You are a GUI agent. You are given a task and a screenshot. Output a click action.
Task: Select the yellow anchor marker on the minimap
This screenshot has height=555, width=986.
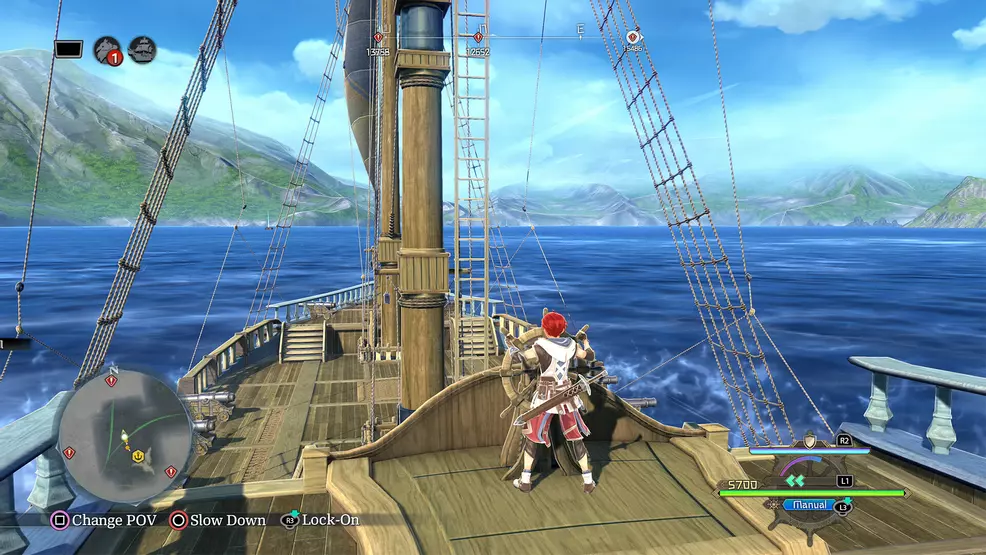(x=138, y=455)
